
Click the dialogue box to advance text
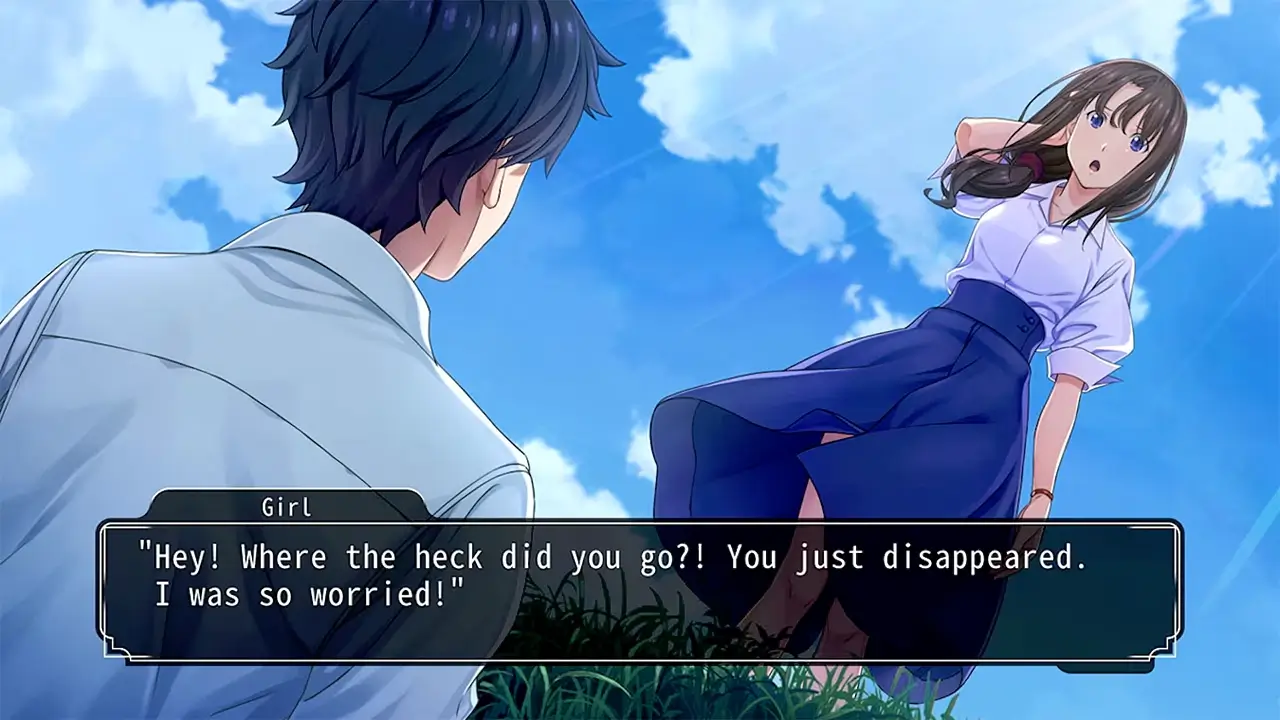pos(640,590)
